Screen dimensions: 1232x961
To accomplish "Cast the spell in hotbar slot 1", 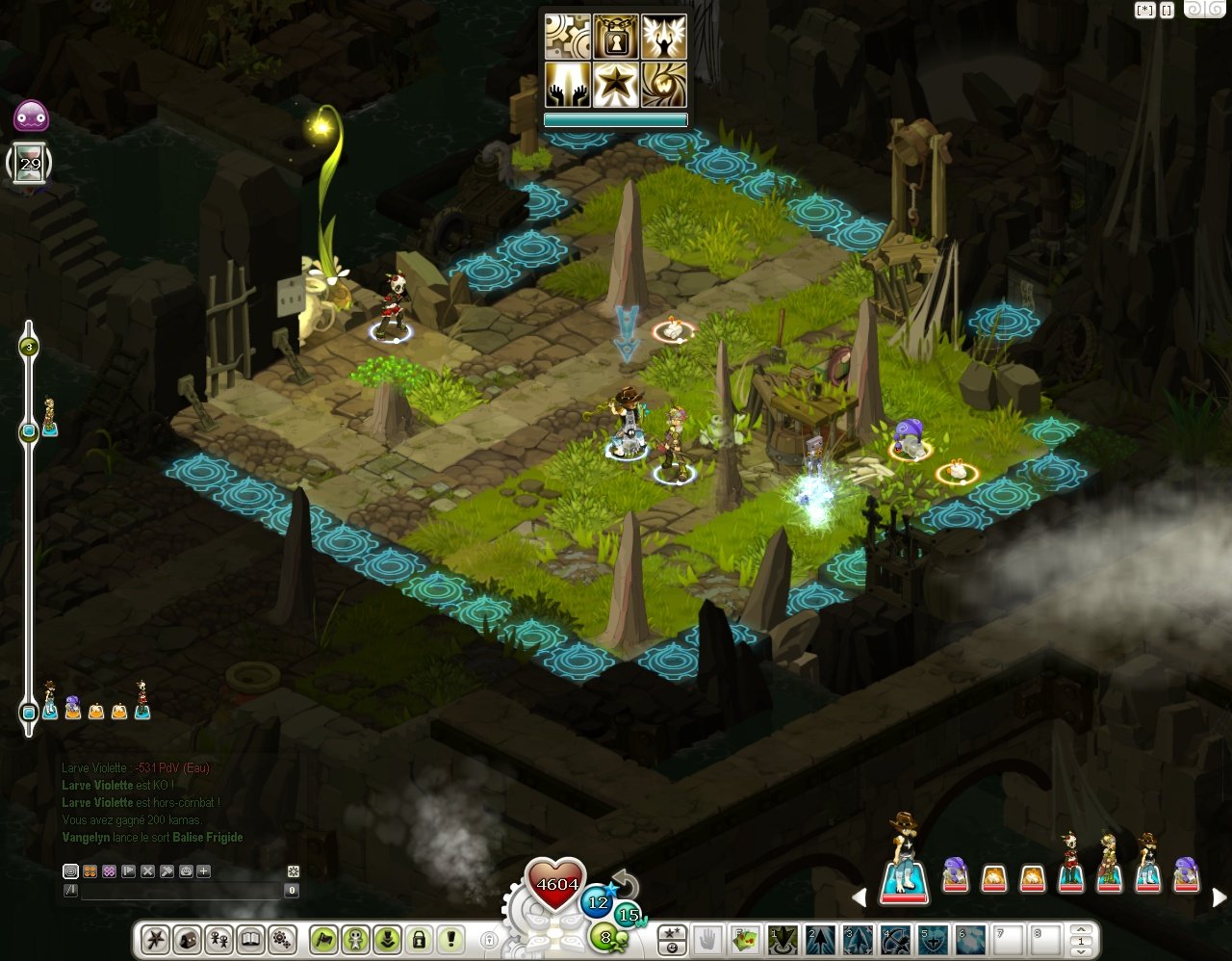I will (780, 942).
